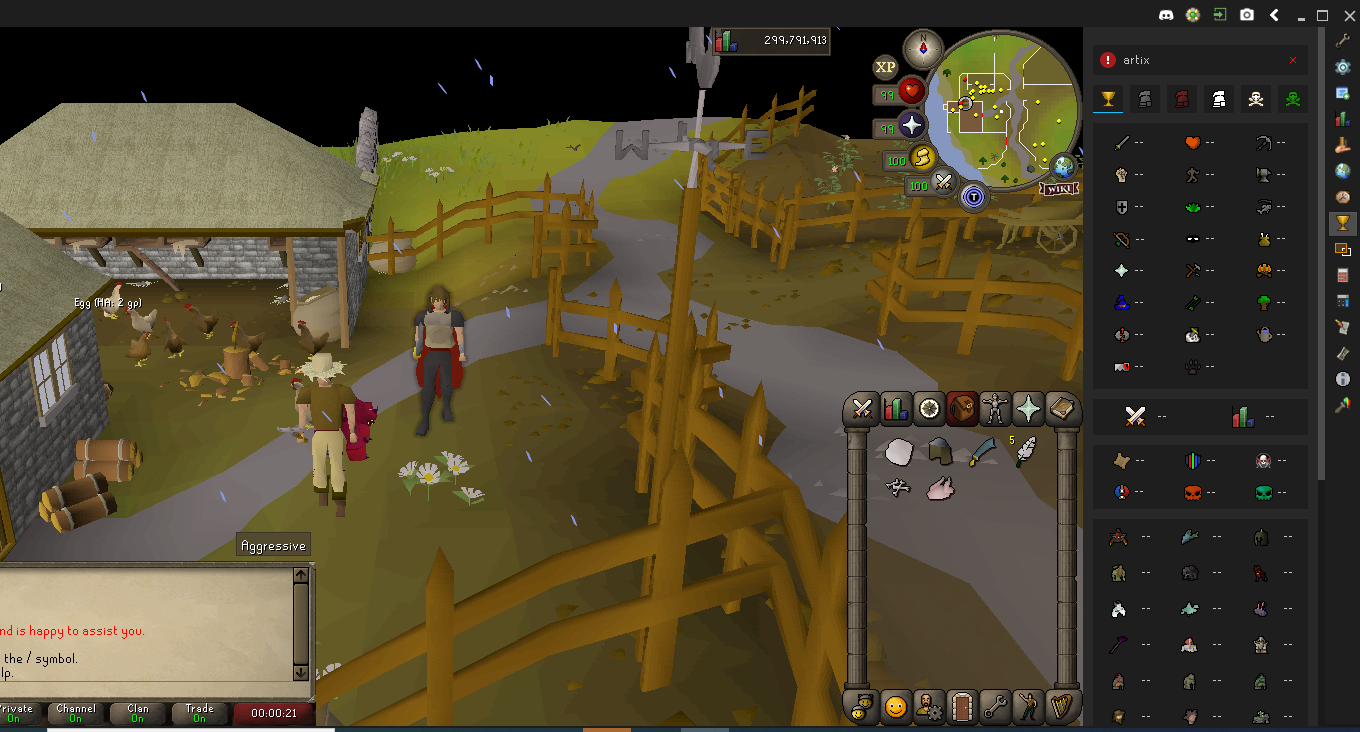Open RuneLite configuration wrench in sidebar
Screen dimensions: 1360x732
[1343, 40]
